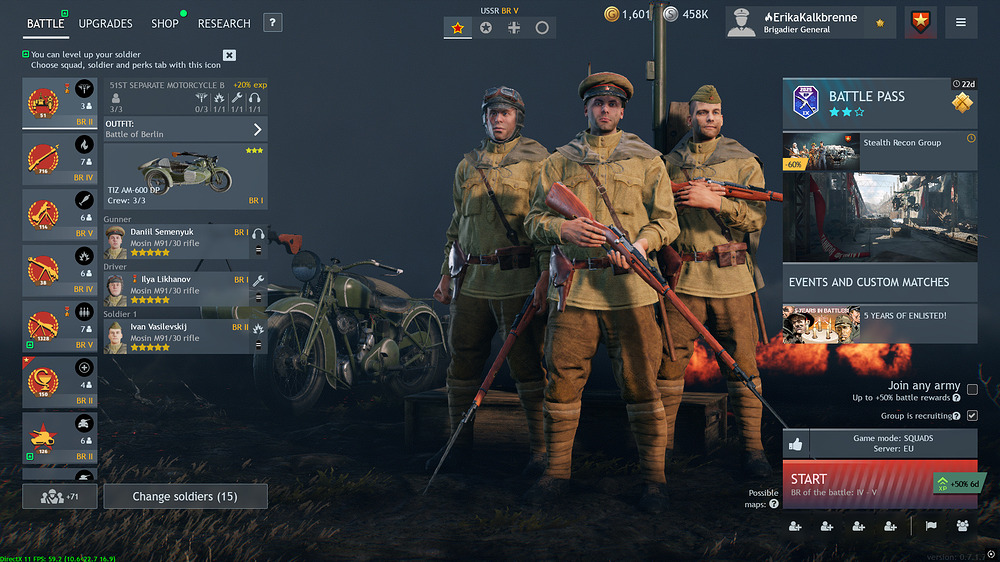Start the battle

click(860, 485)
